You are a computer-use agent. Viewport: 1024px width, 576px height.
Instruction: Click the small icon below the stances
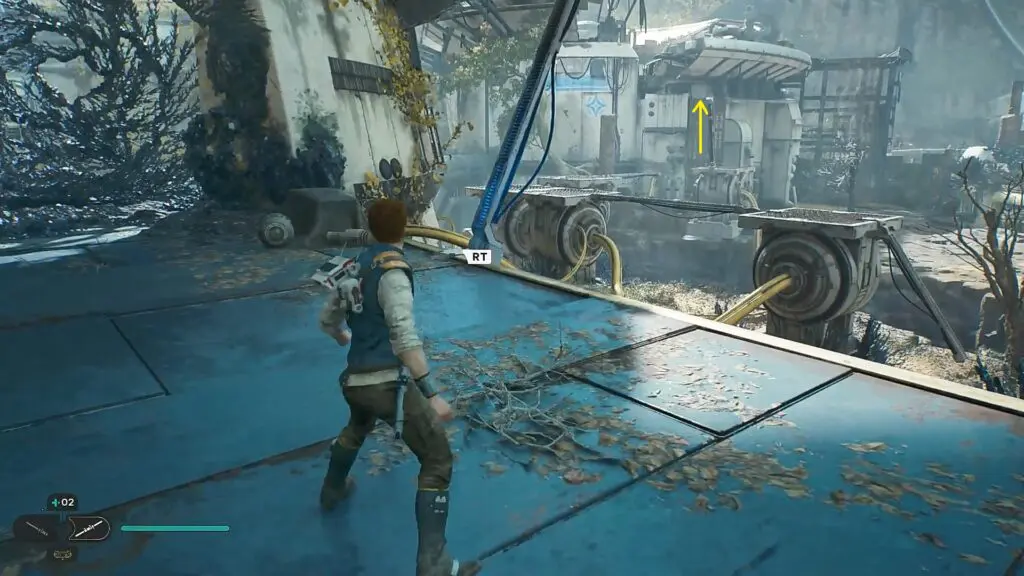pos(61,553)
